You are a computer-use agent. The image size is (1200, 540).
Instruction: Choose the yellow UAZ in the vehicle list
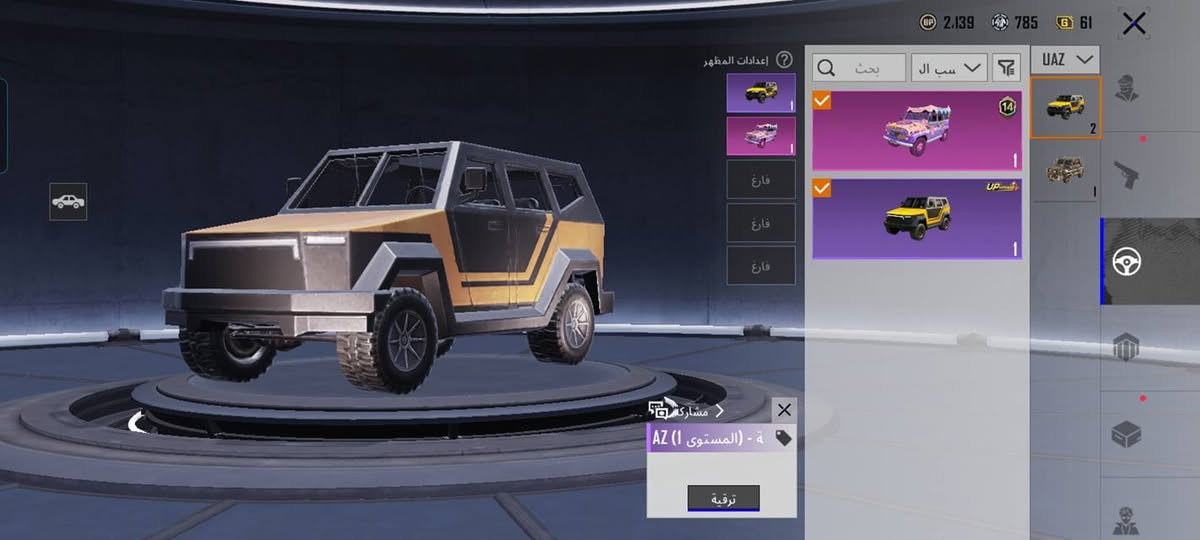click(1065, 107)
